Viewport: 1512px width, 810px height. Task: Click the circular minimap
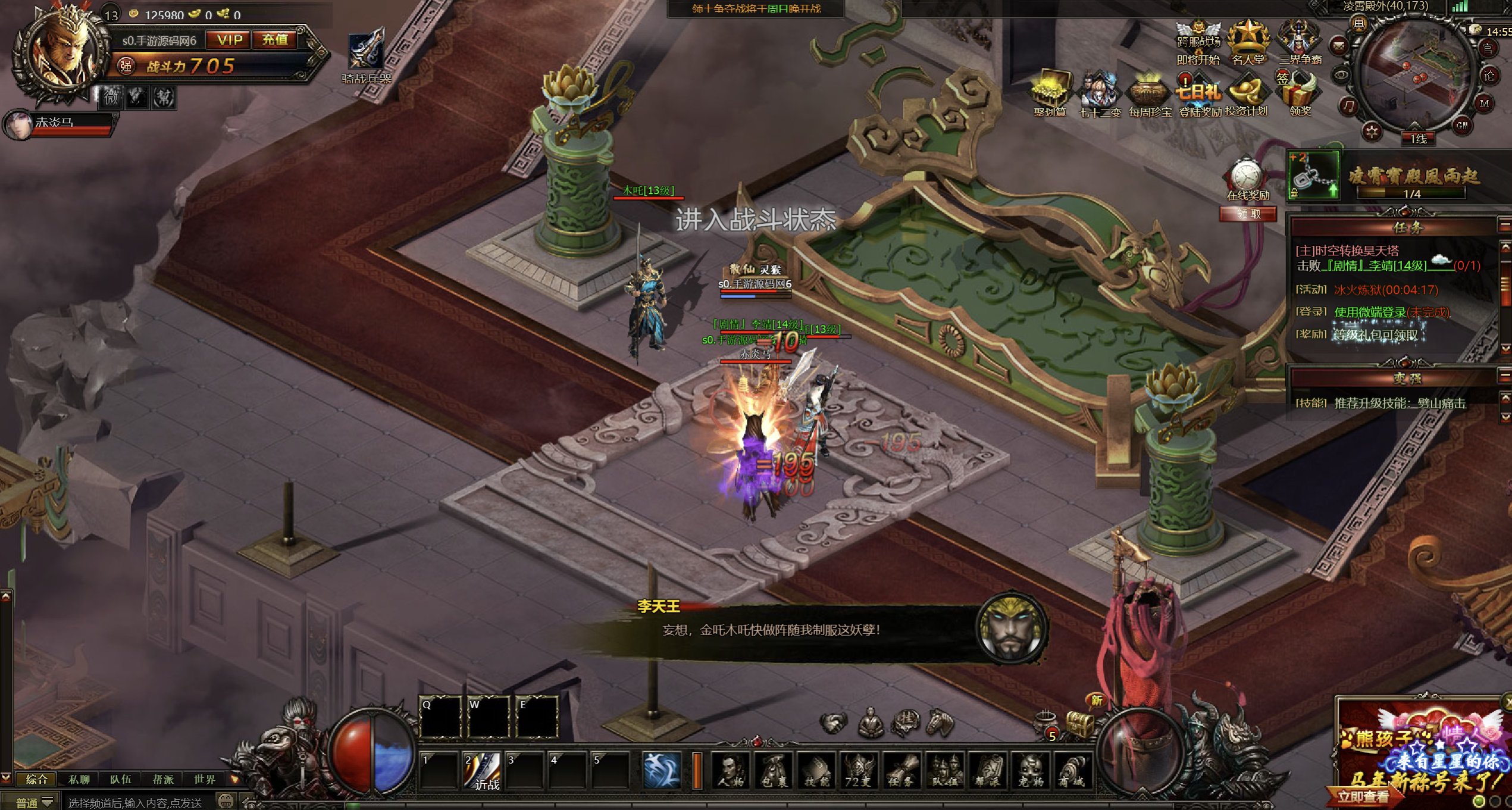pos(1414,74)
